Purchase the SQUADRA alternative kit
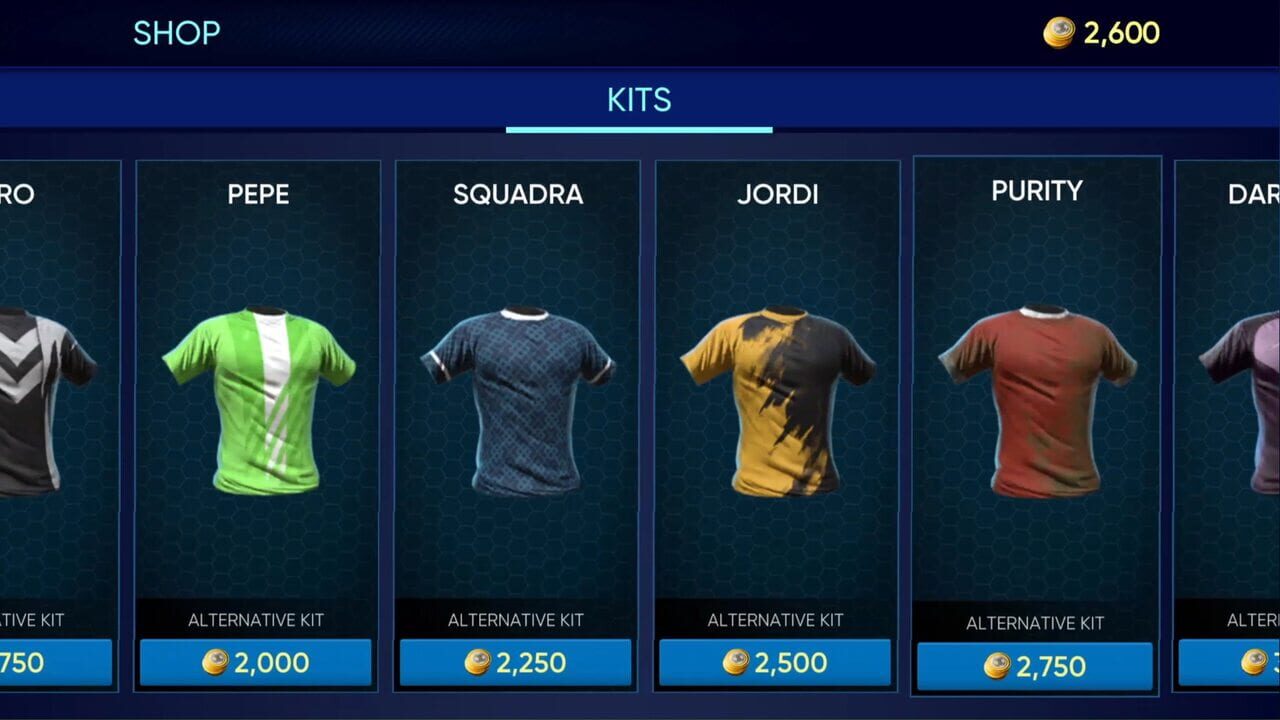 pos(516,661)
